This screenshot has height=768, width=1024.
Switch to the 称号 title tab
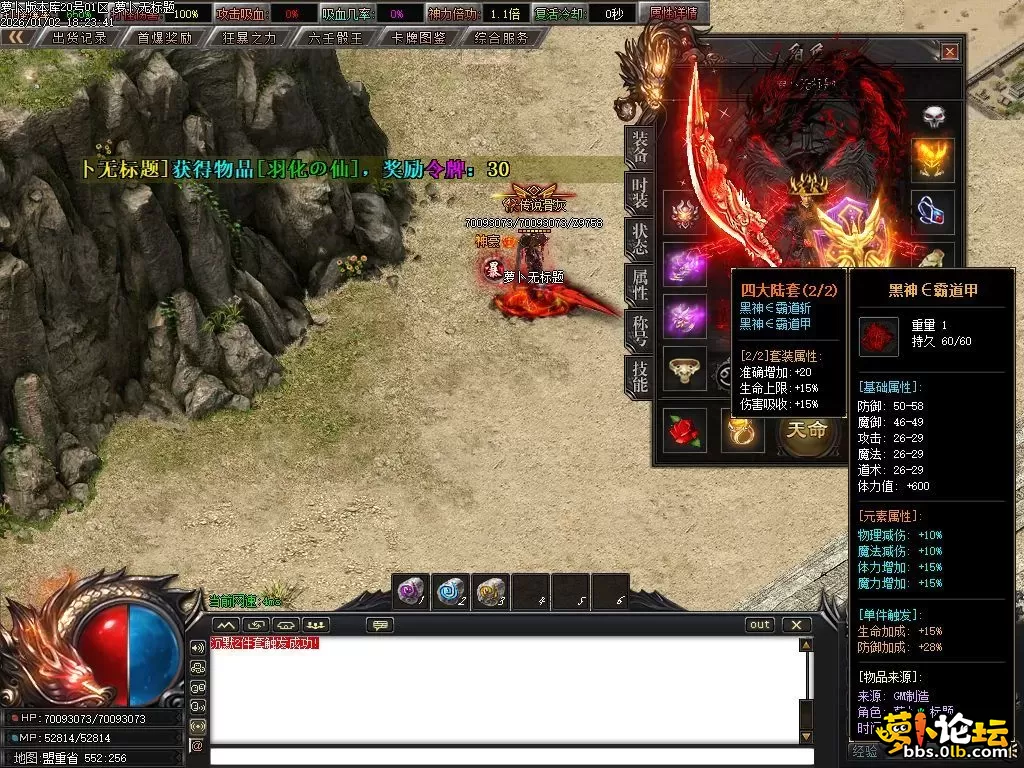[639, 330]
